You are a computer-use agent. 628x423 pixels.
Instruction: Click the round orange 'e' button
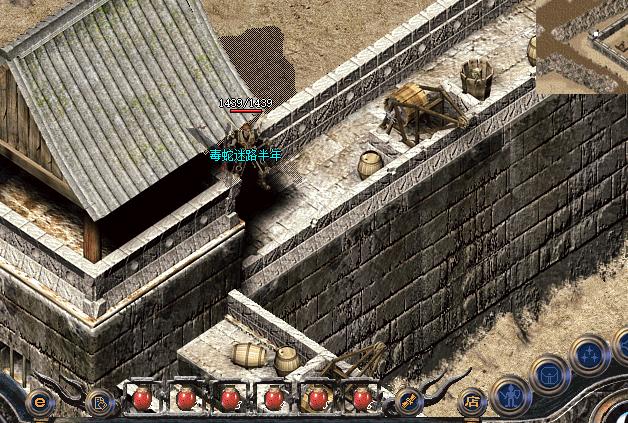[40, 401]
